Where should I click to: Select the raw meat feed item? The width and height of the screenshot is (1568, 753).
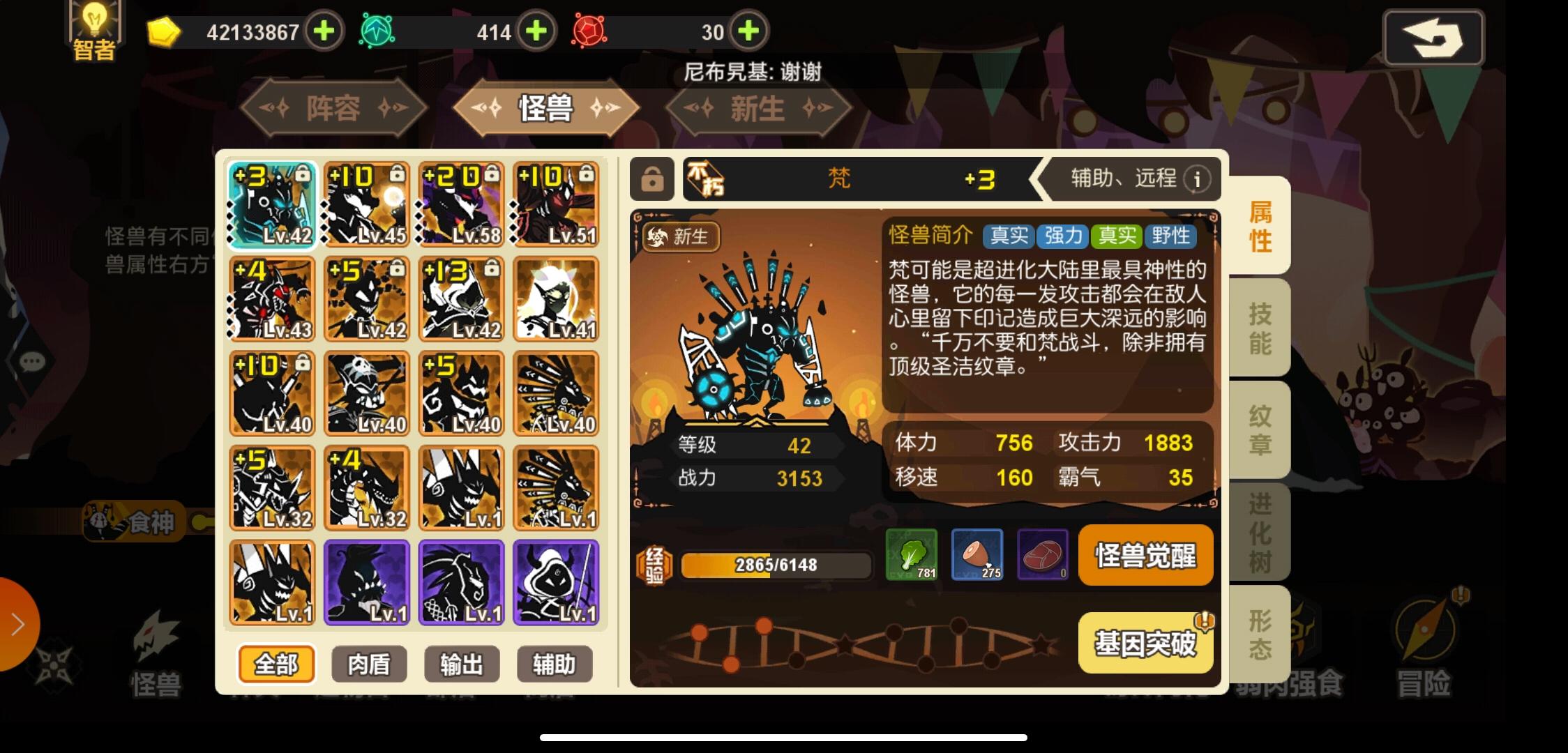point(1043,556)
